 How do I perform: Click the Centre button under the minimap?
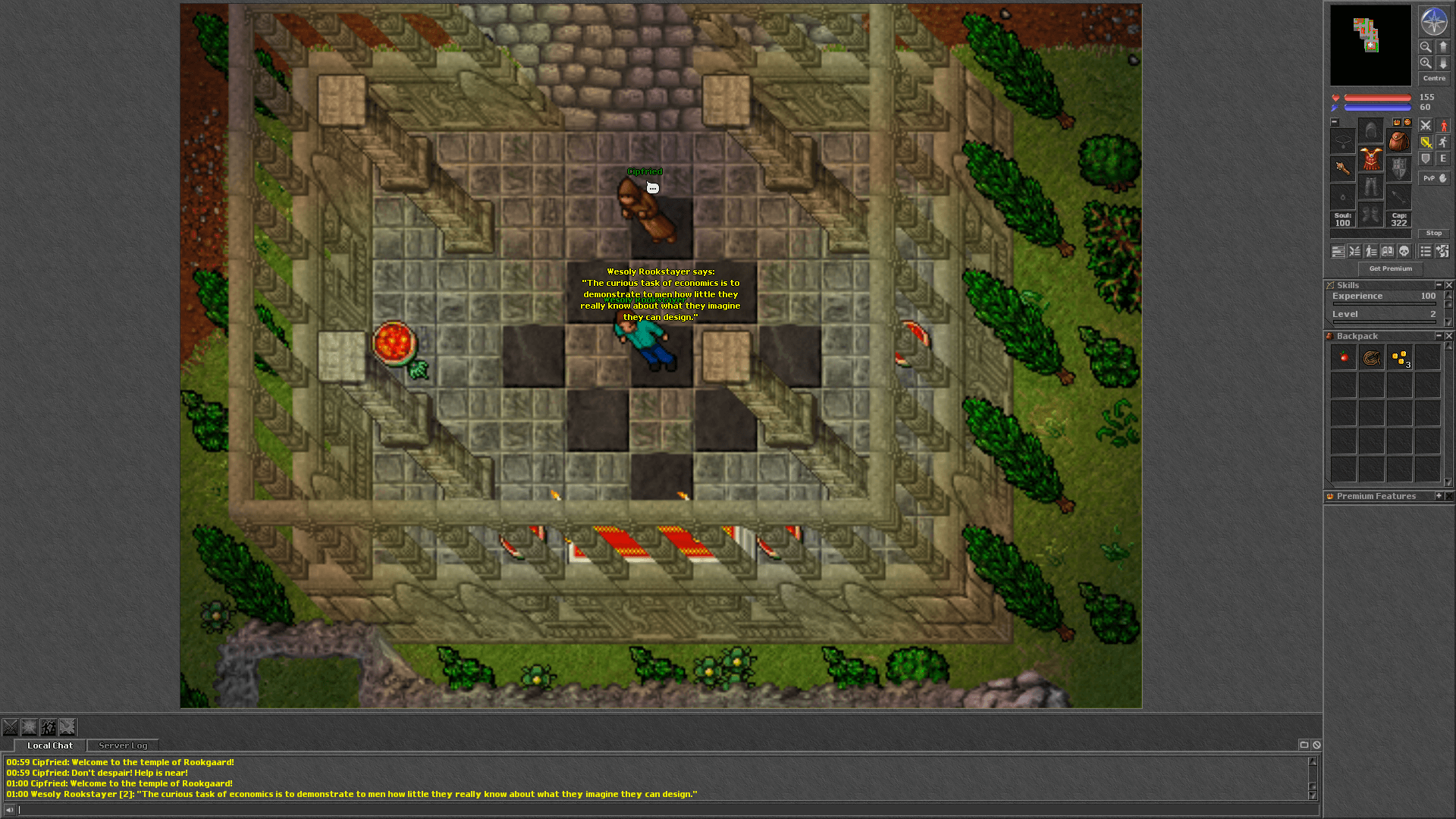1433,78
